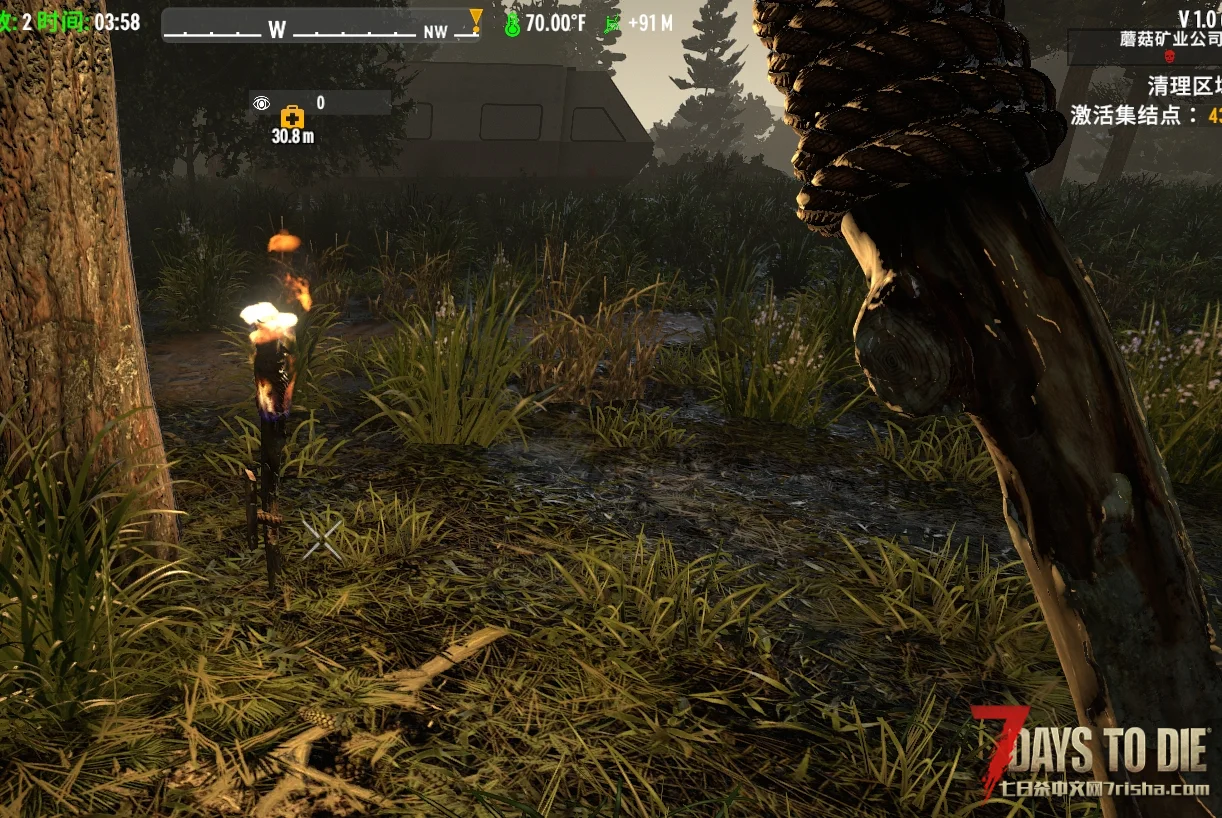
Task: Click the stealth eye indicator icon
Action: click(262, 103)
